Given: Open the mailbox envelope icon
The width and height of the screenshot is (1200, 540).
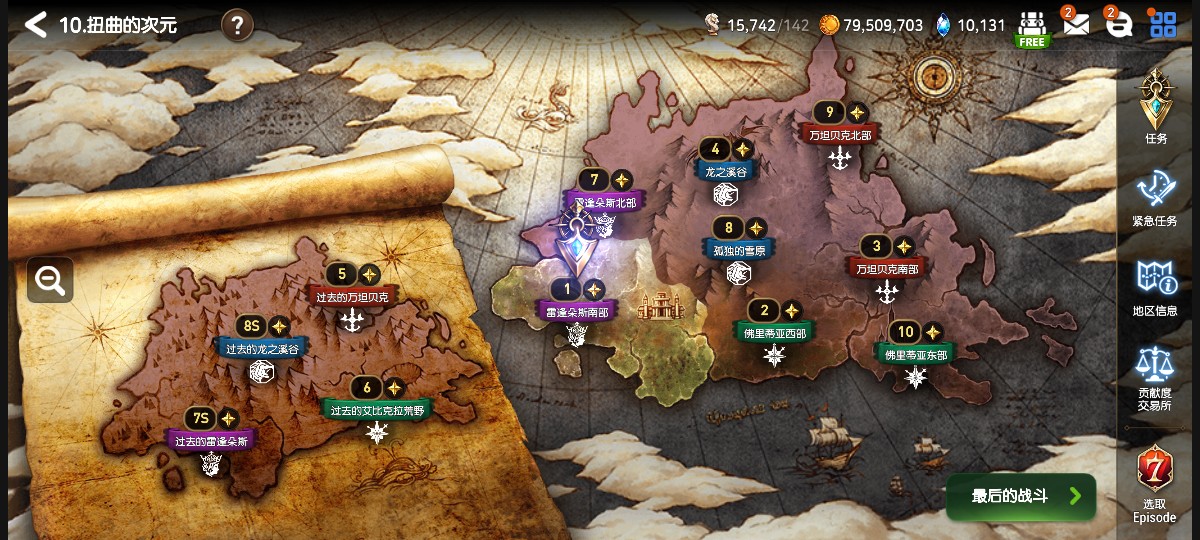Looking at the screenshot, I should (x=1075, y=25).
